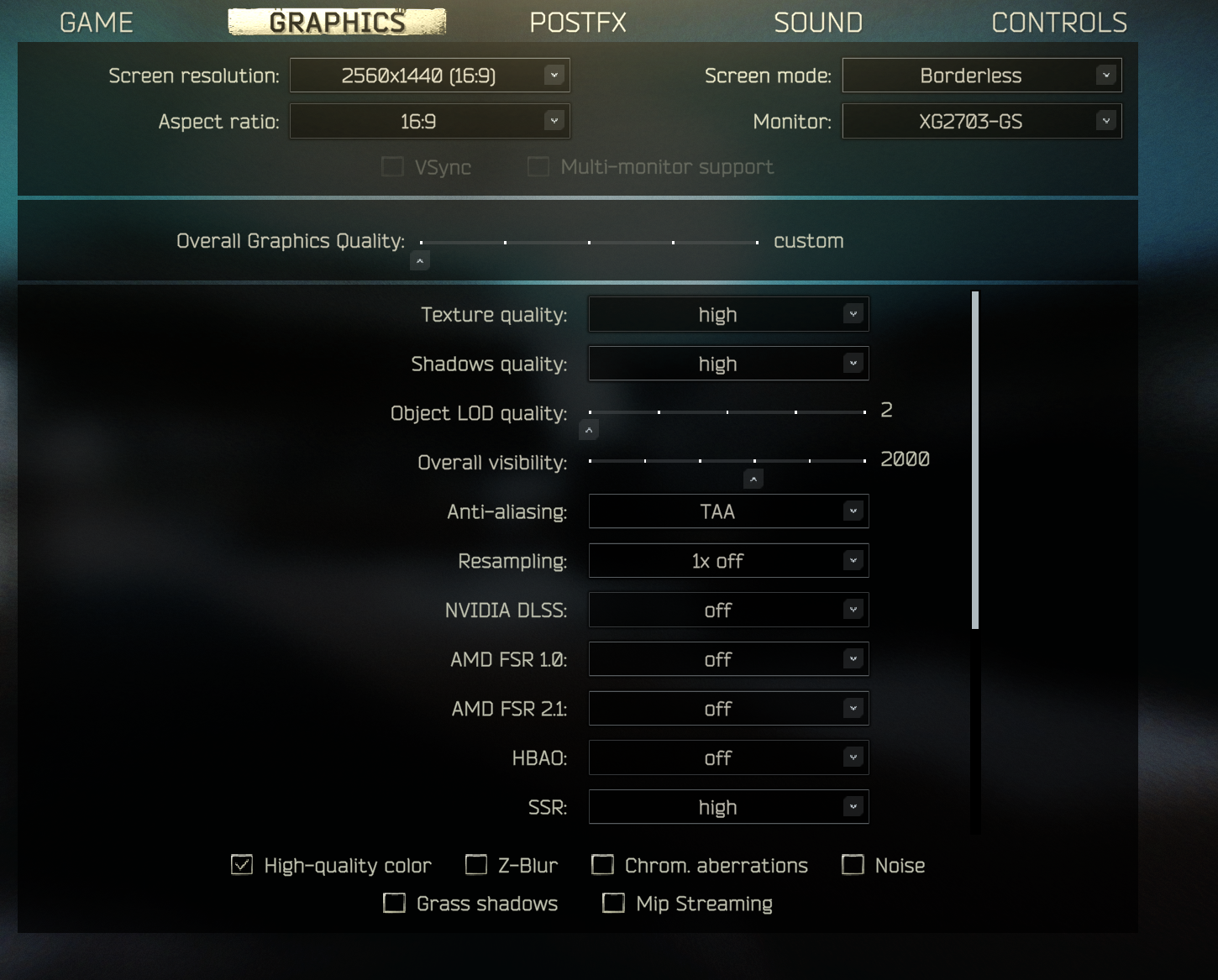Enable Grass shadows
The width and height of the screenshot is (1218, 980).
[394, 903]
